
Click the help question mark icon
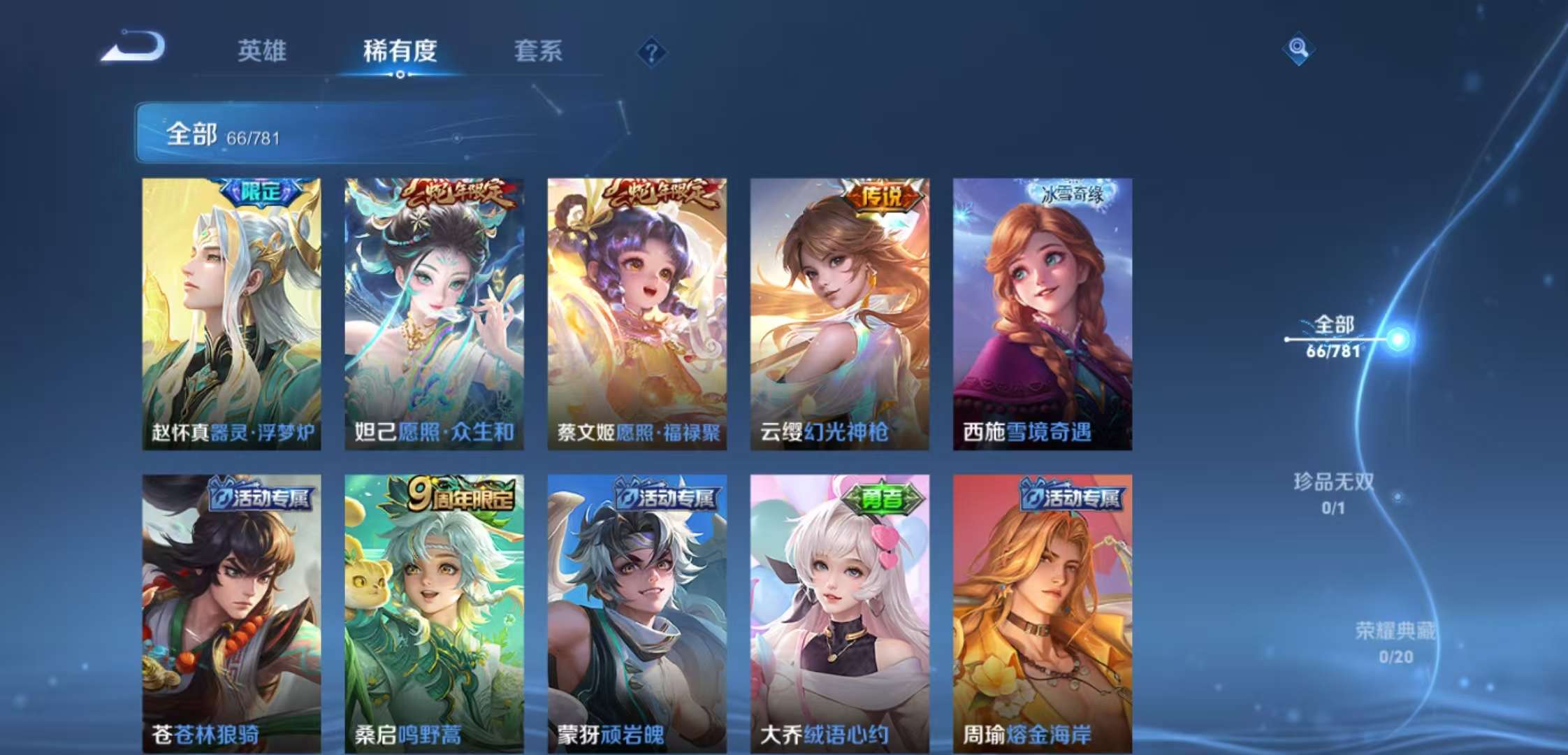pos(651,50)
